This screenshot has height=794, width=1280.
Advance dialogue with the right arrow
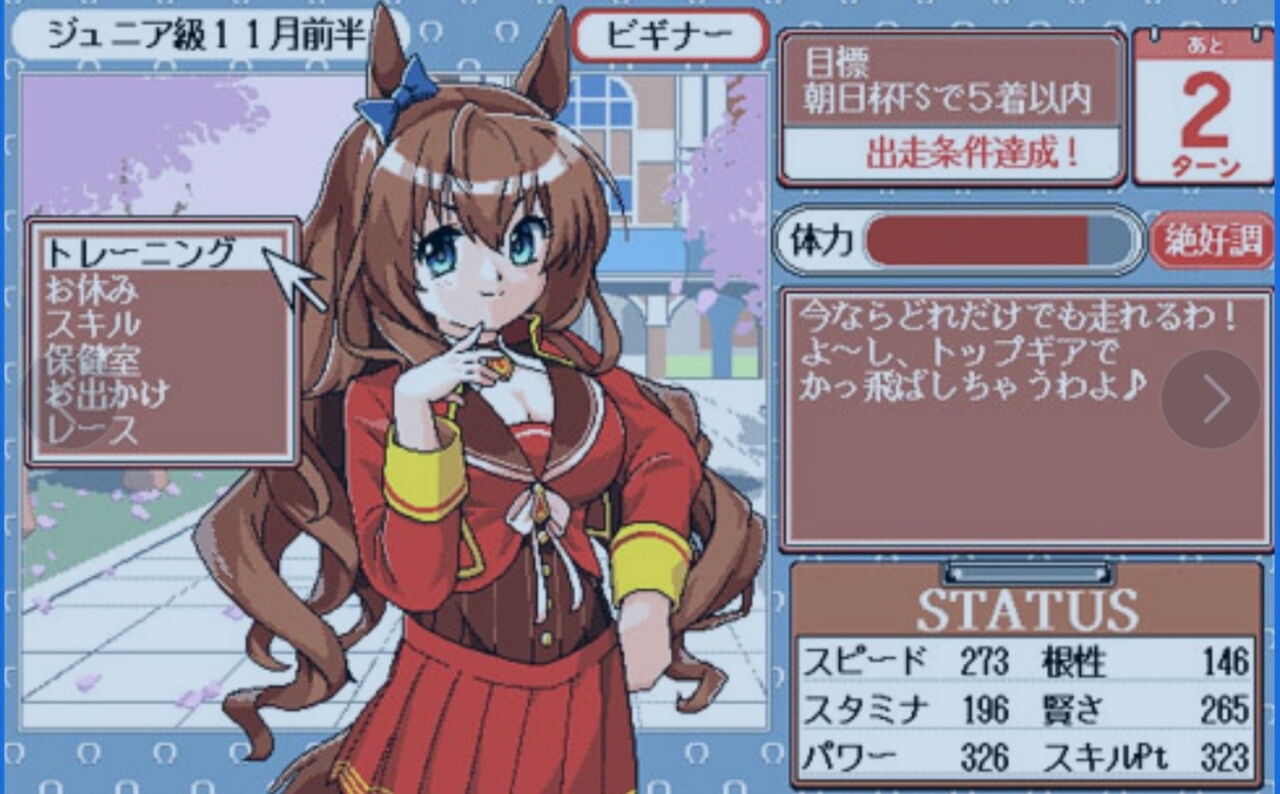[1211, 398]
